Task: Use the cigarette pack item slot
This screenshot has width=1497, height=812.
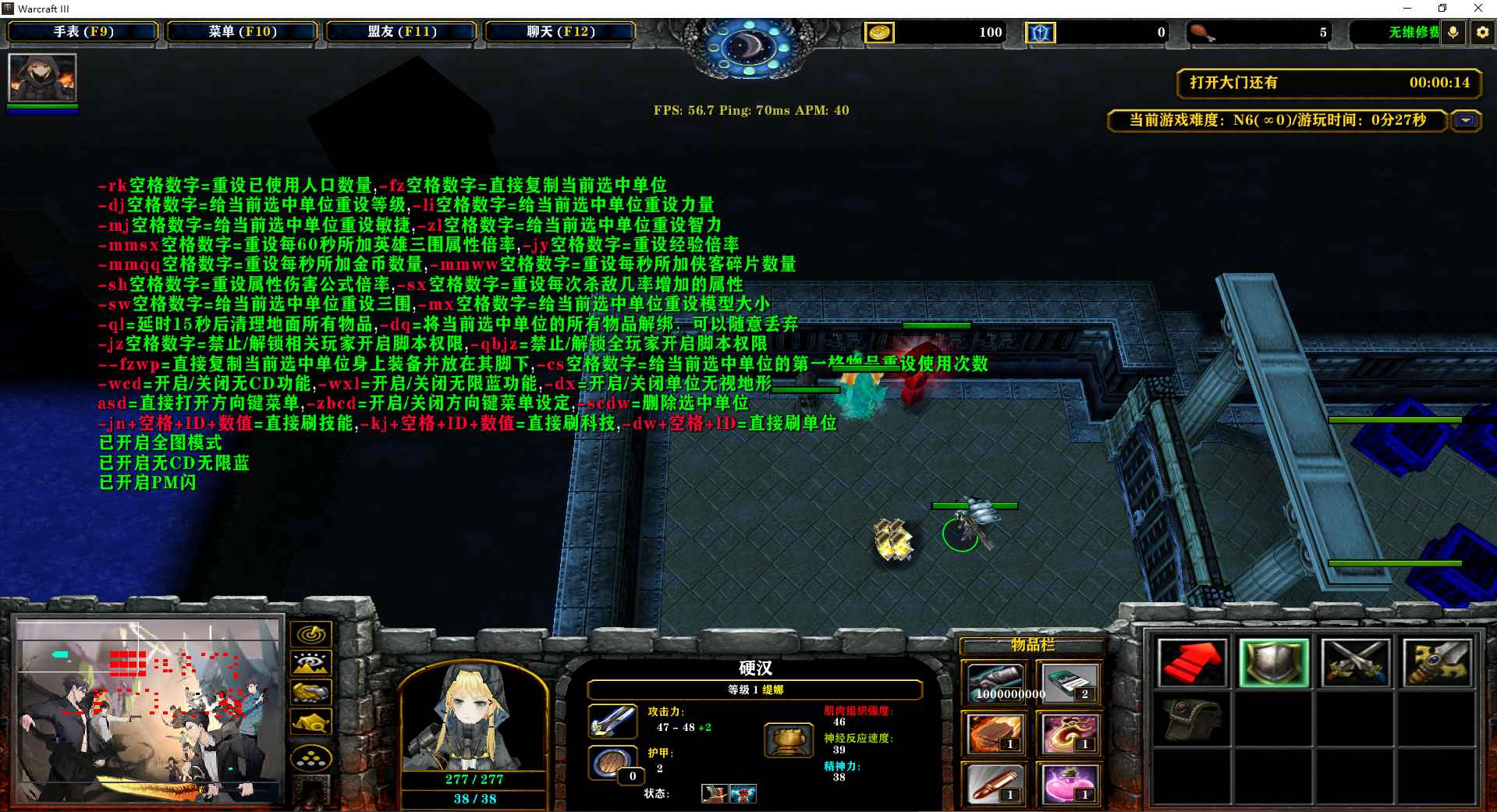Action: coord(1066,683)
